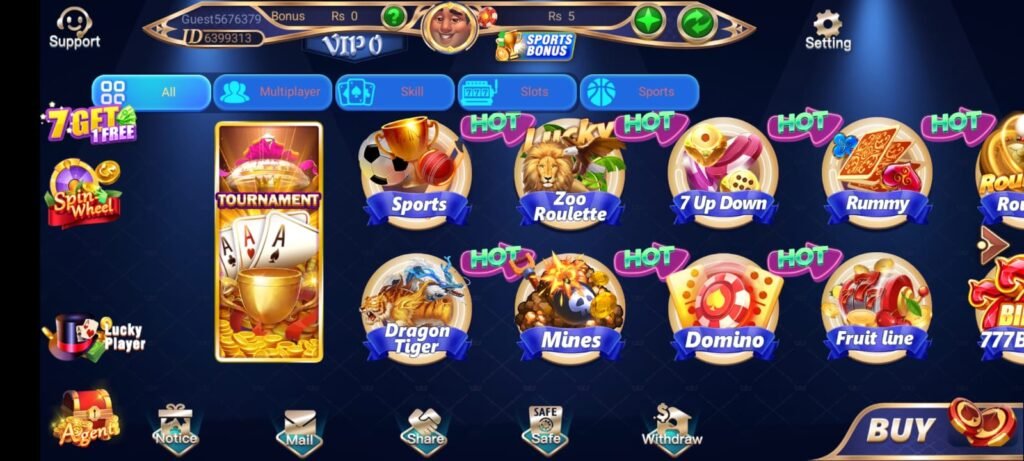This screenshot has width=1024, height=461.
Task: Open the Rummy game
Action: [x=876, y=177]
